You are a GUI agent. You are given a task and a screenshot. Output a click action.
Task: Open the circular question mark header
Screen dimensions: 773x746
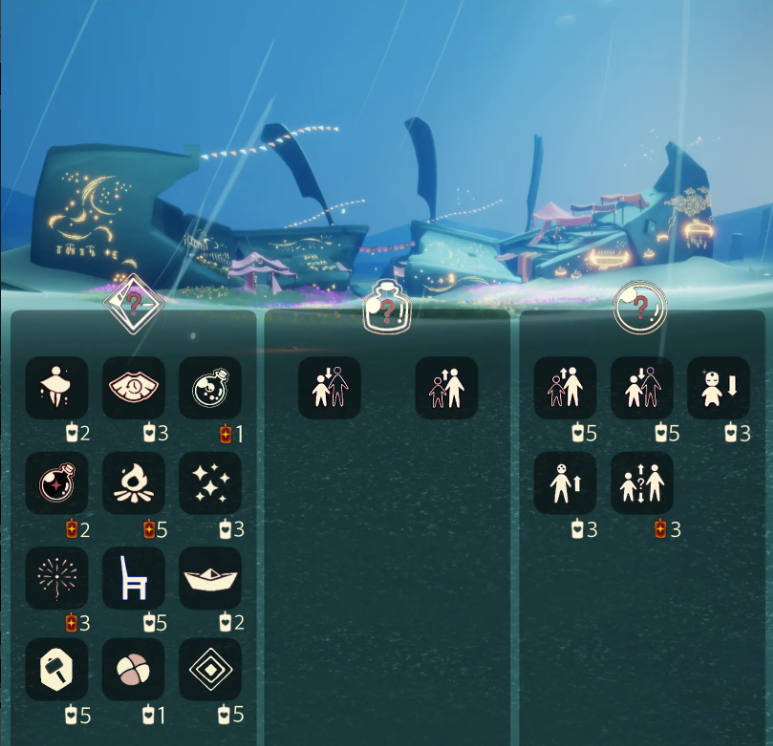tap(639, 307)
